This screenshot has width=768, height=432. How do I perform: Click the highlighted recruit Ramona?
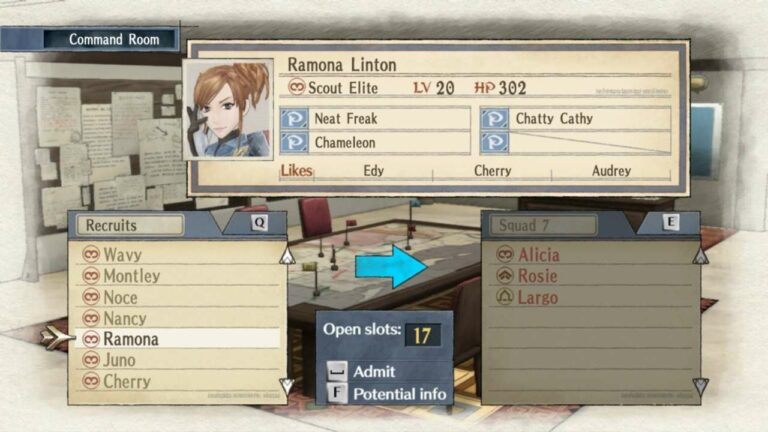130,339
